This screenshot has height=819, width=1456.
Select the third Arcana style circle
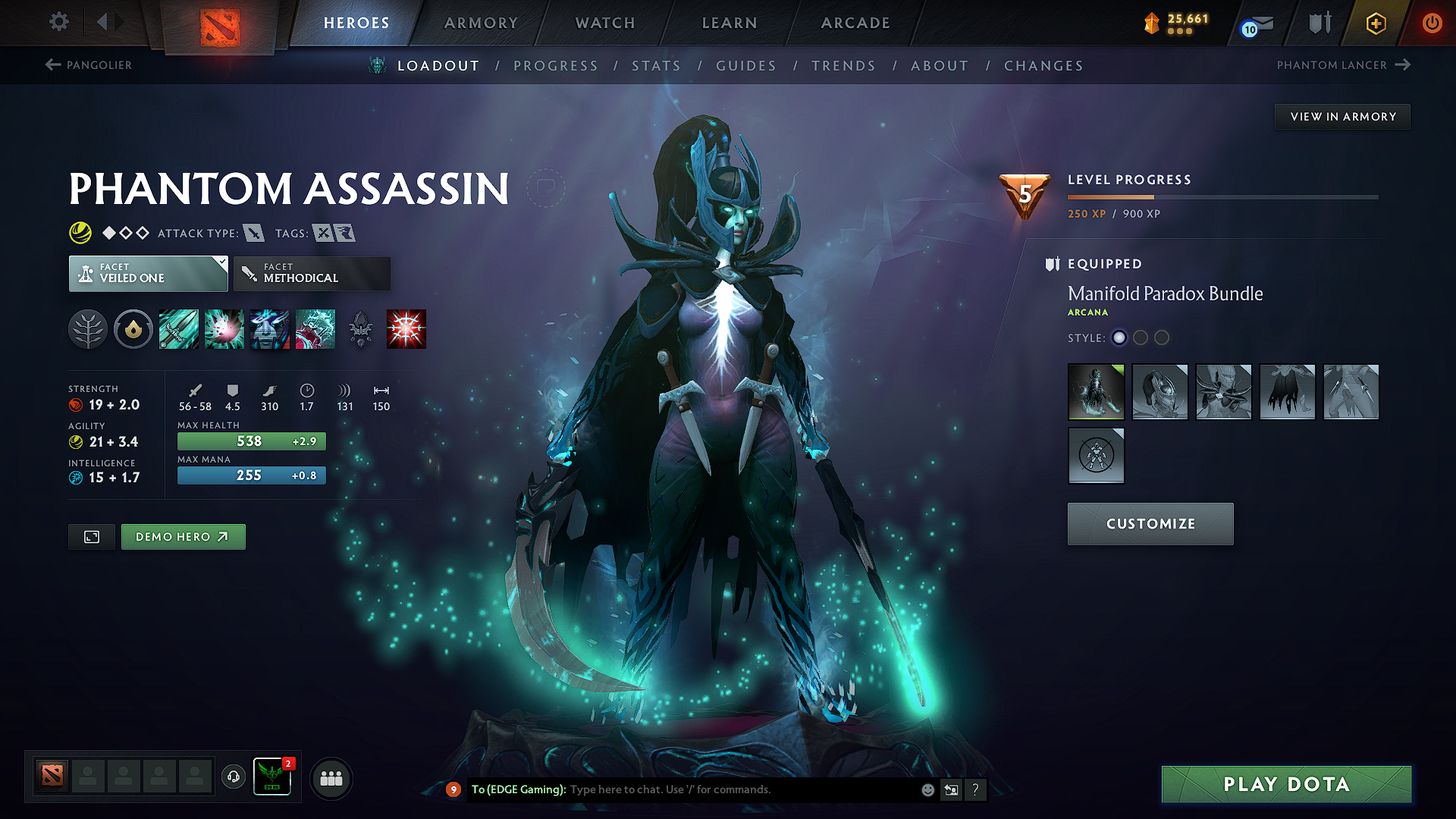[1162, 338]
